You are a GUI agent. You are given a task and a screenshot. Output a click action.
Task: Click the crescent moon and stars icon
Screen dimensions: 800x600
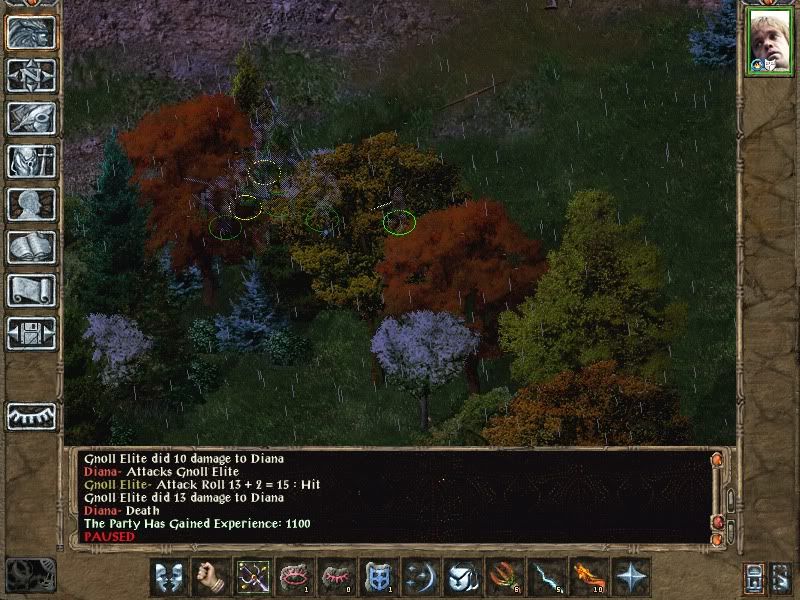(421, 577)
